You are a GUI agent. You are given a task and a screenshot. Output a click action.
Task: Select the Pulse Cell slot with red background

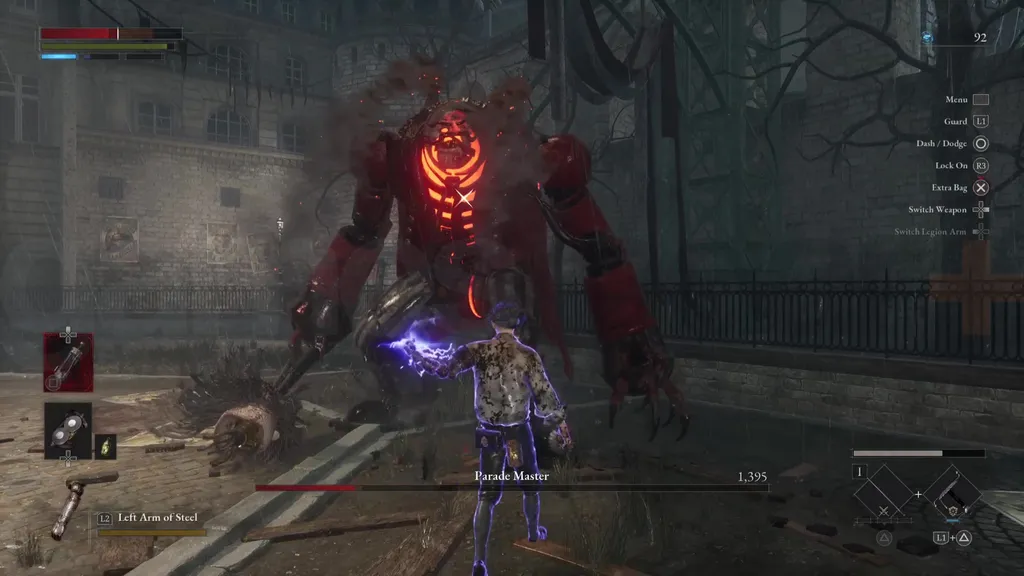coord(68,362)
